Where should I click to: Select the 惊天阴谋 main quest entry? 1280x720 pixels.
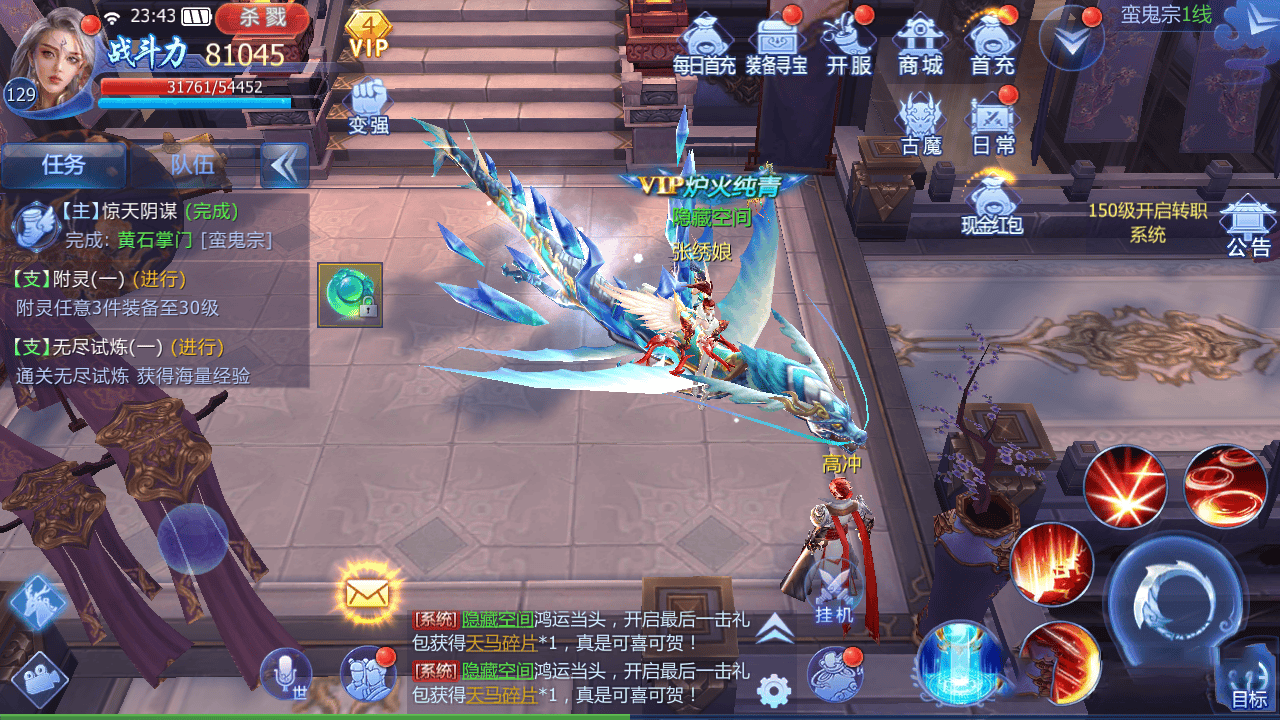pyautogui.click(x=150, y=225)
